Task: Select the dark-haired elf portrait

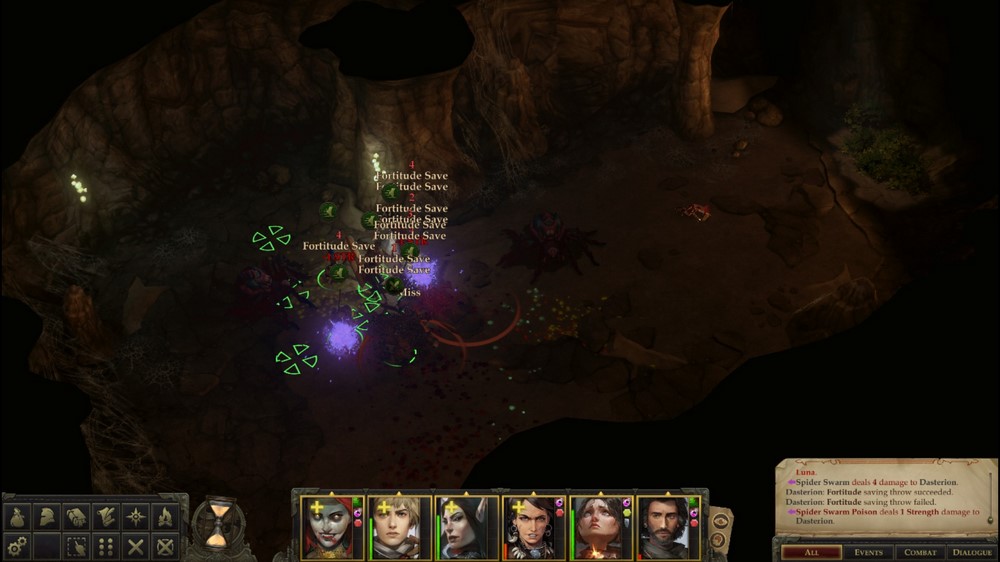Action: pos(466,527)
